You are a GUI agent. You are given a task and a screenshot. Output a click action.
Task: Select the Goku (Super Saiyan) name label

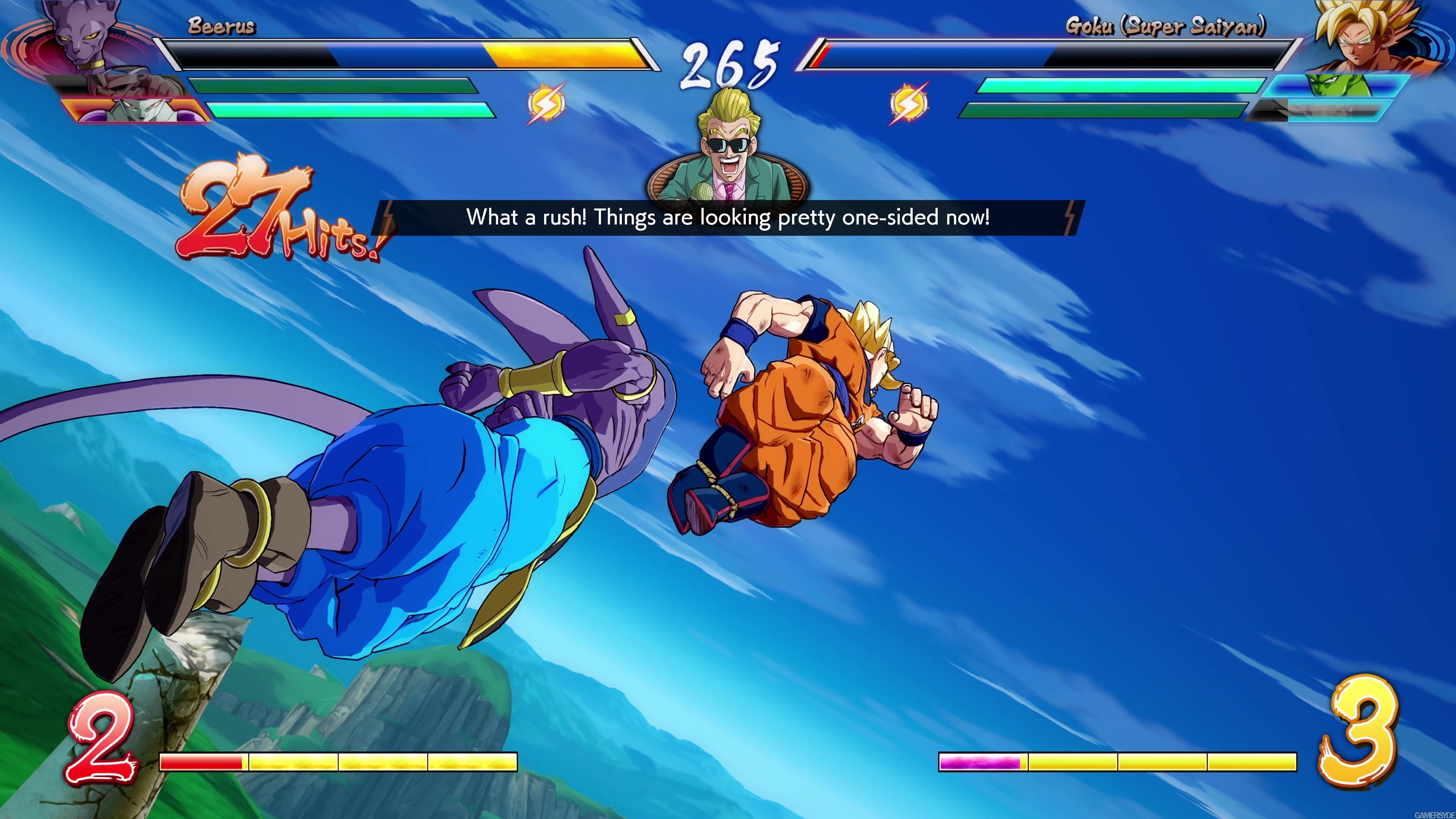coord(1159,25)
